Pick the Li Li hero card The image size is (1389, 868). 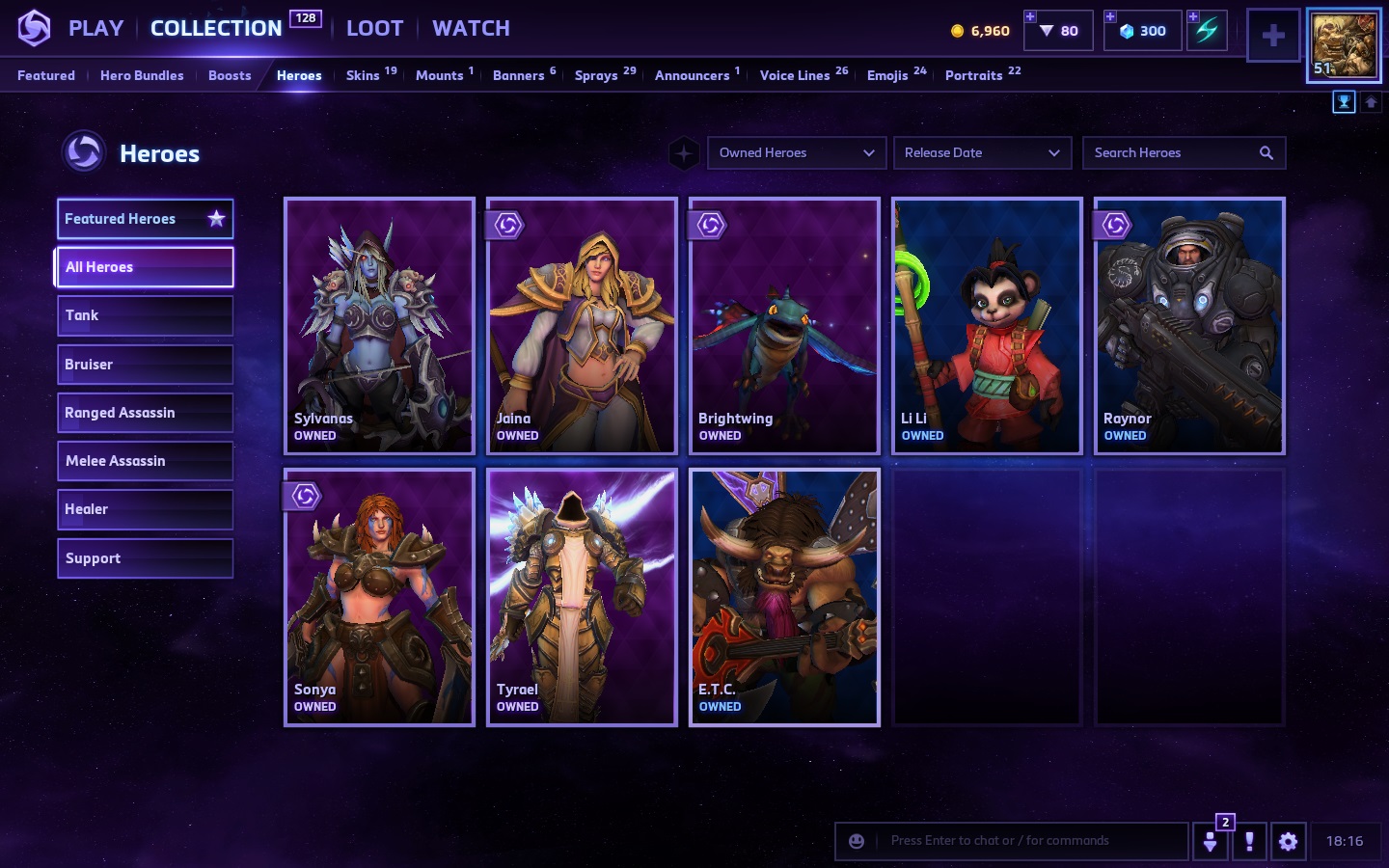click(987, 326)
